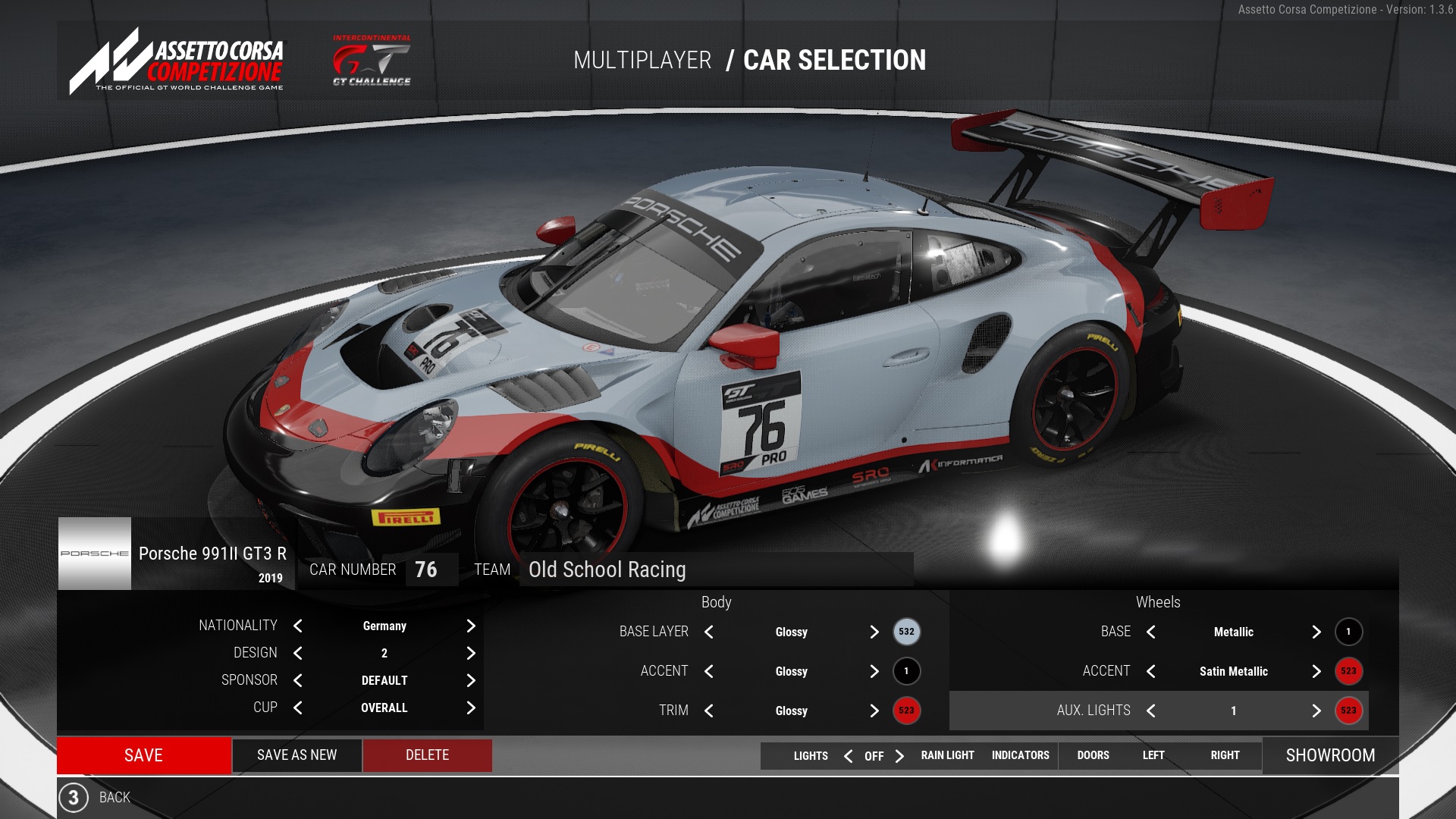Pick the body trim color swatch
Image resolution: width=1456 pixels, height=819 pixels.
[x=906, y=711]
